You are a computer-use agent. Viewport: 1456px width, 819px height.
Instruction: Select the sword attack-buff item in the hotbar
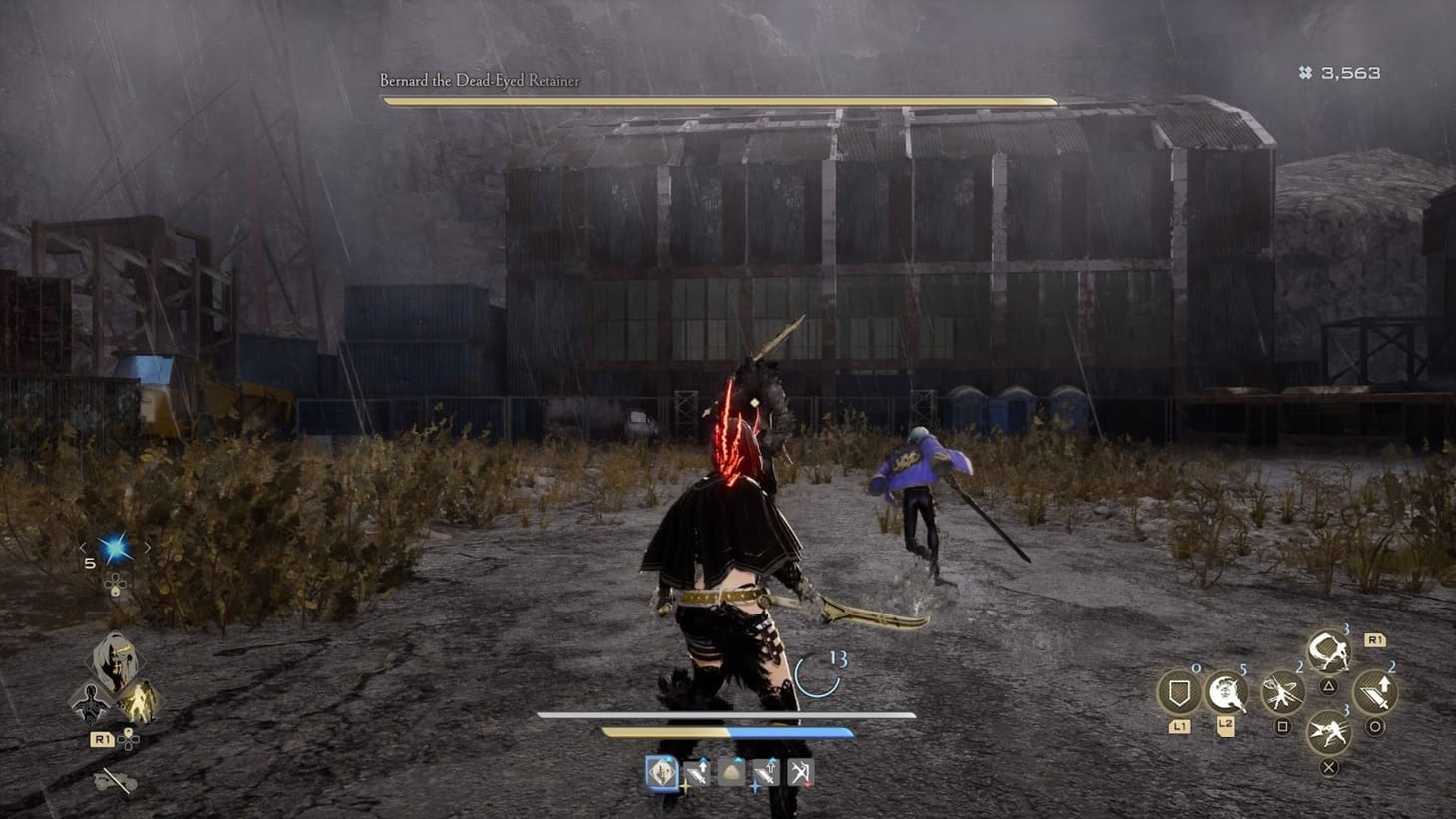point(696,771)
